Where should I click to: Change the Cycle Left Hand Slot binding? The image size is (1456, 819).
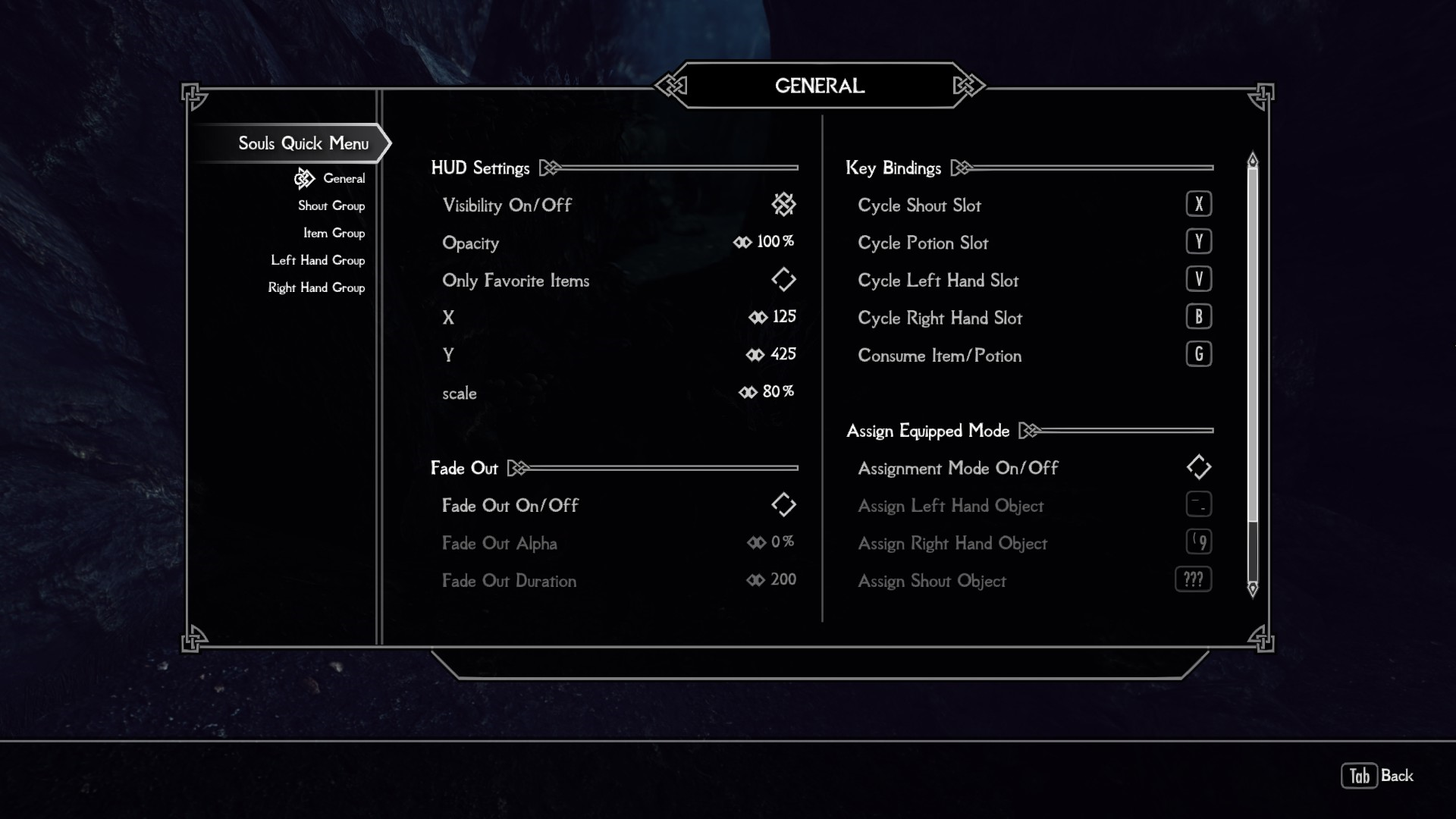1199,278
